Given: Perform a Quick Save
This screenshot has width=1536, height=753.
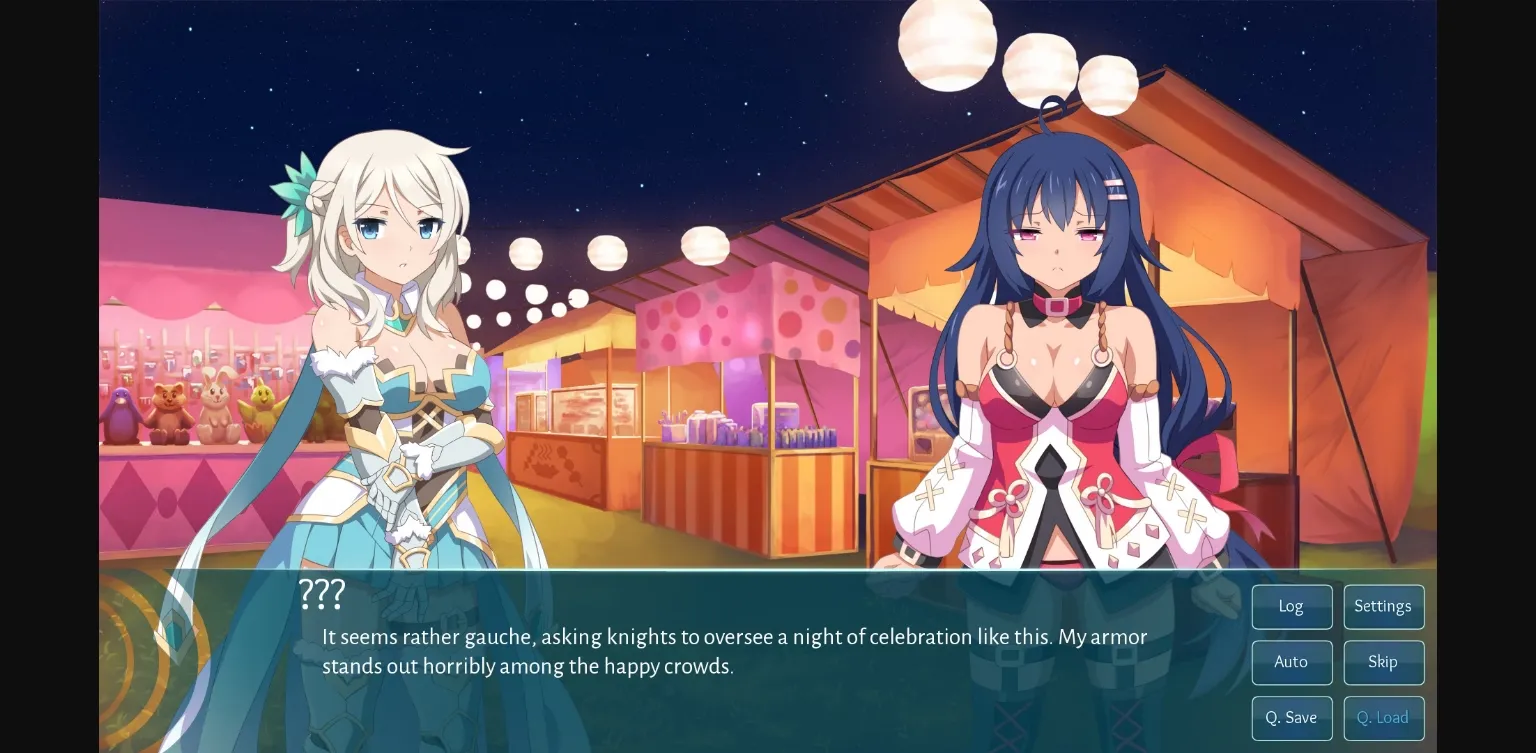Looking at the screenshot, I should pos(1291,717).
